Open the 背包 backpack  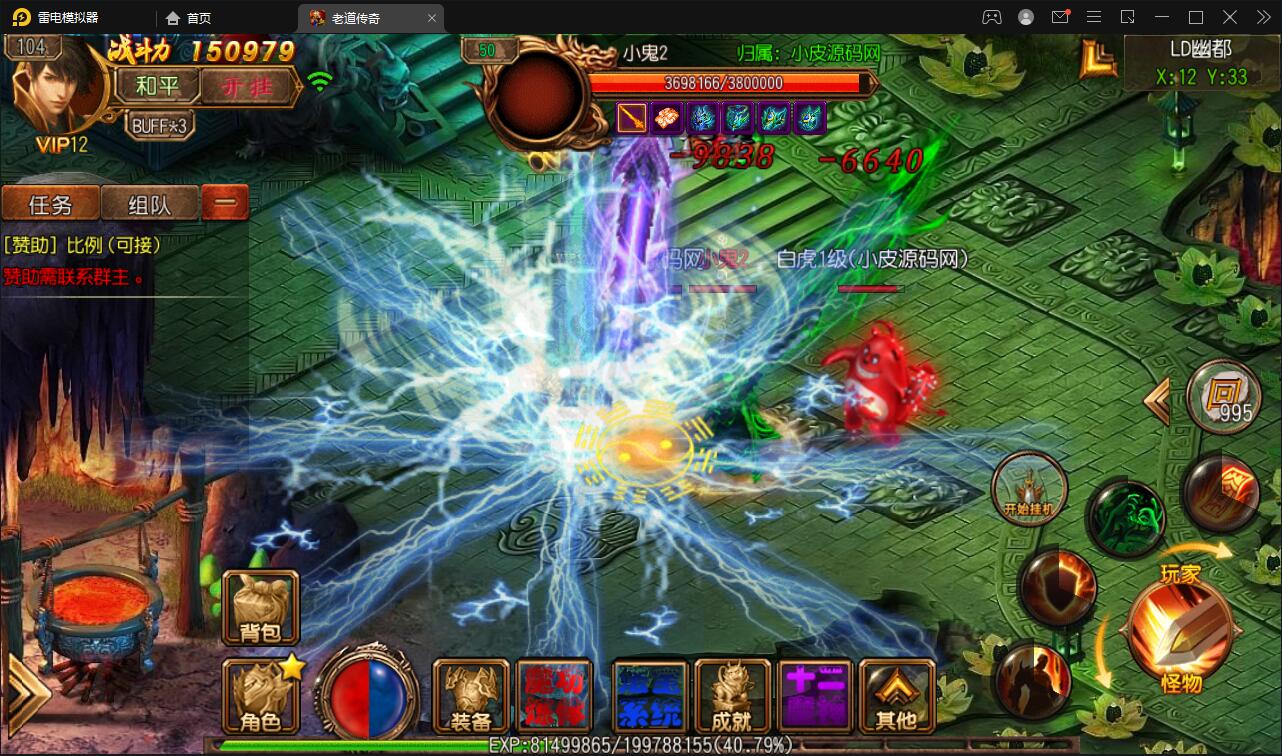tap(260, 607)
